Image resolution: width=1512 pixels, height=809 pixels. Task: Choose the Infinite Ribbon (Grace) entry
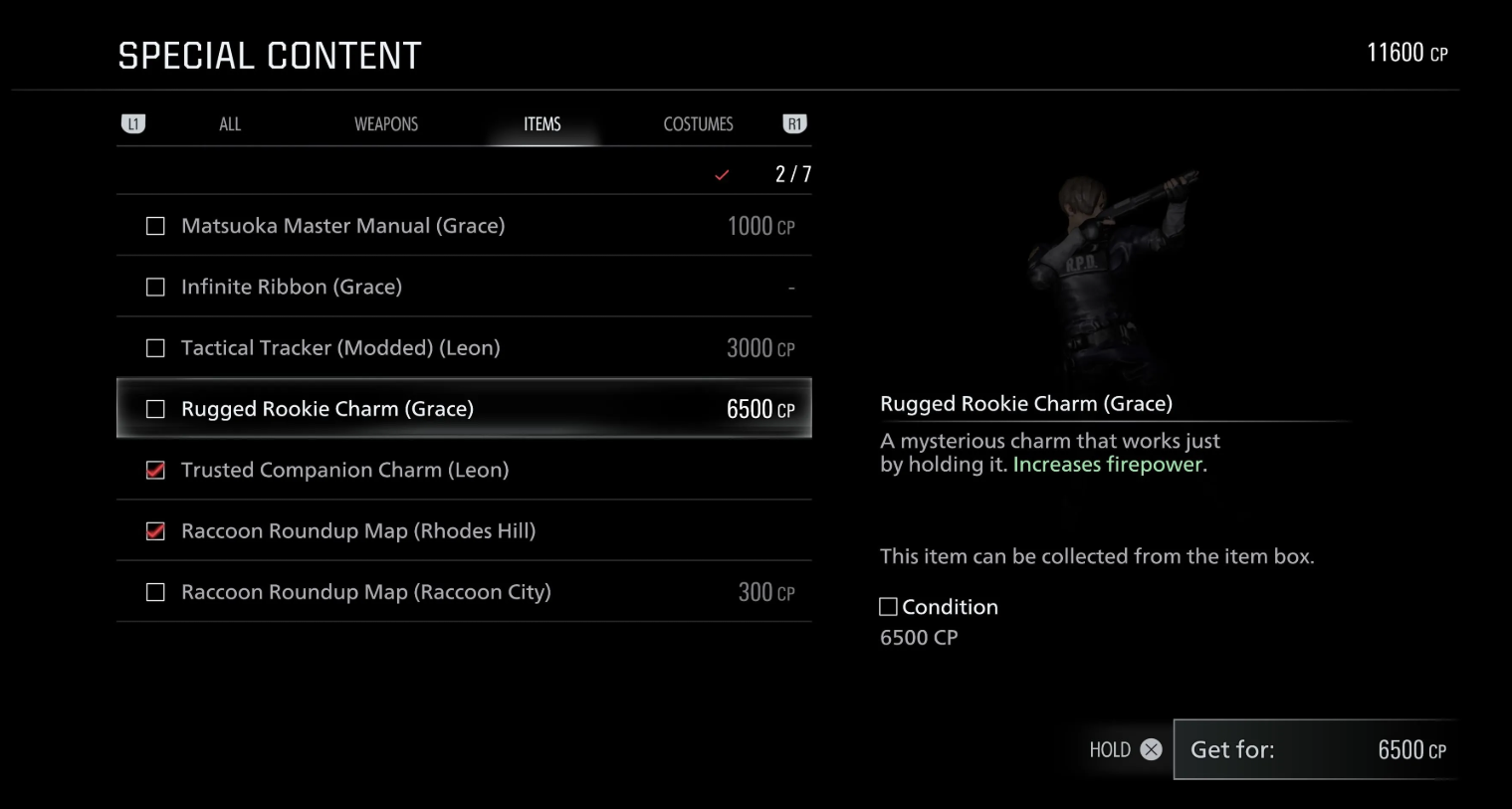[464, 287]
